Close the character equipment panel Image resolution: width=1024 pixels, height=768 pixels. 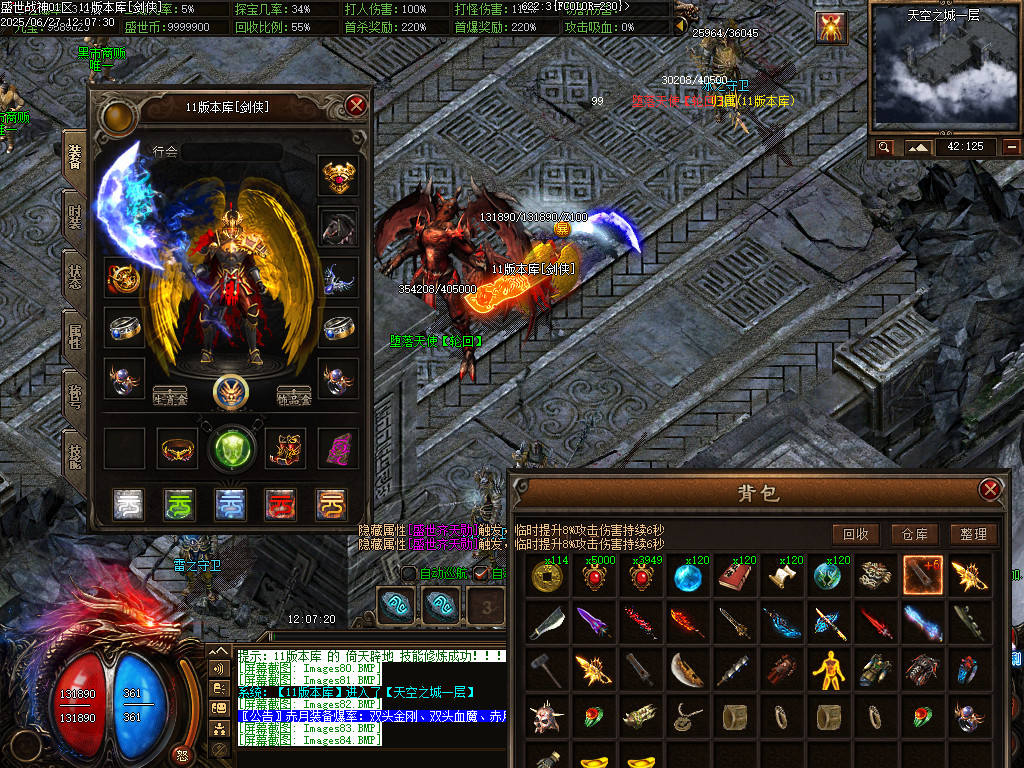tap(356, 106)
